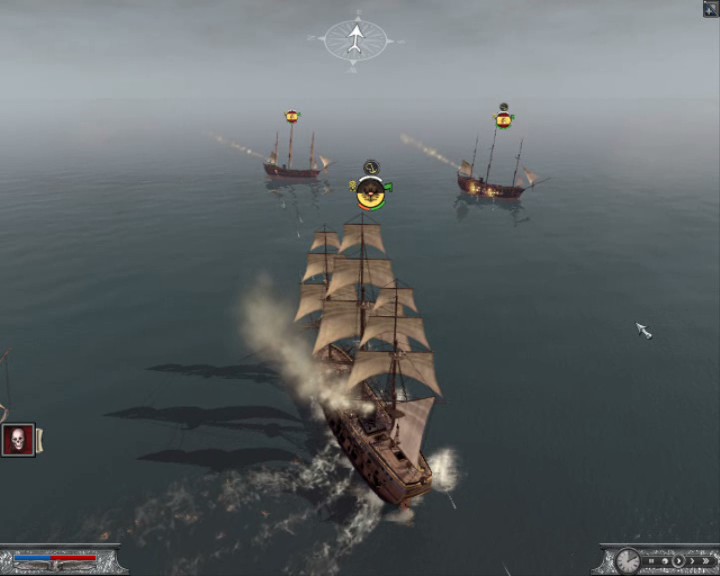Set battle speed to slow motion

click(x=664, y=561)
